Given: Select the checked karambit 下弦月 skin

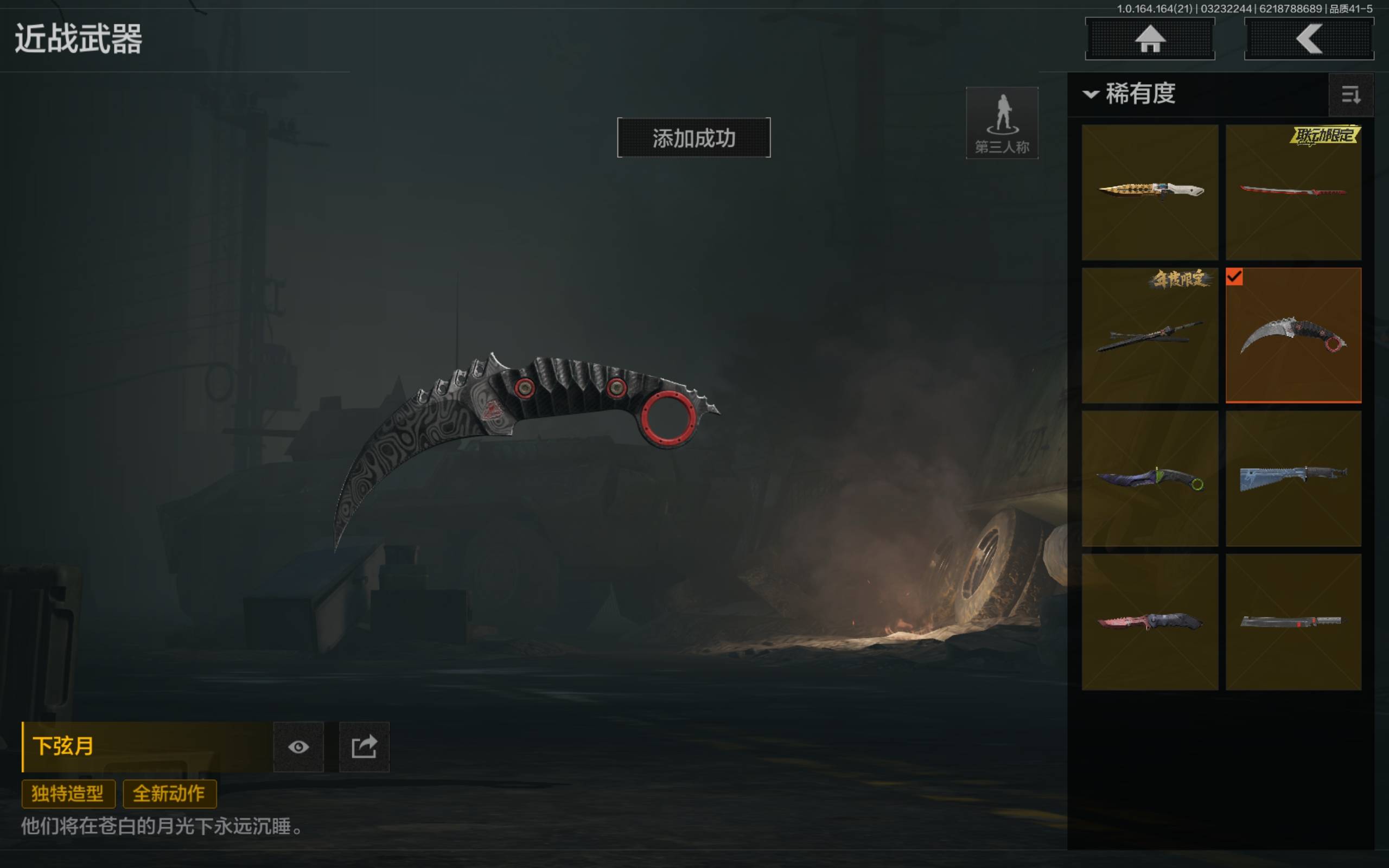Looking at the screenshot, I should click(1293, 335).
